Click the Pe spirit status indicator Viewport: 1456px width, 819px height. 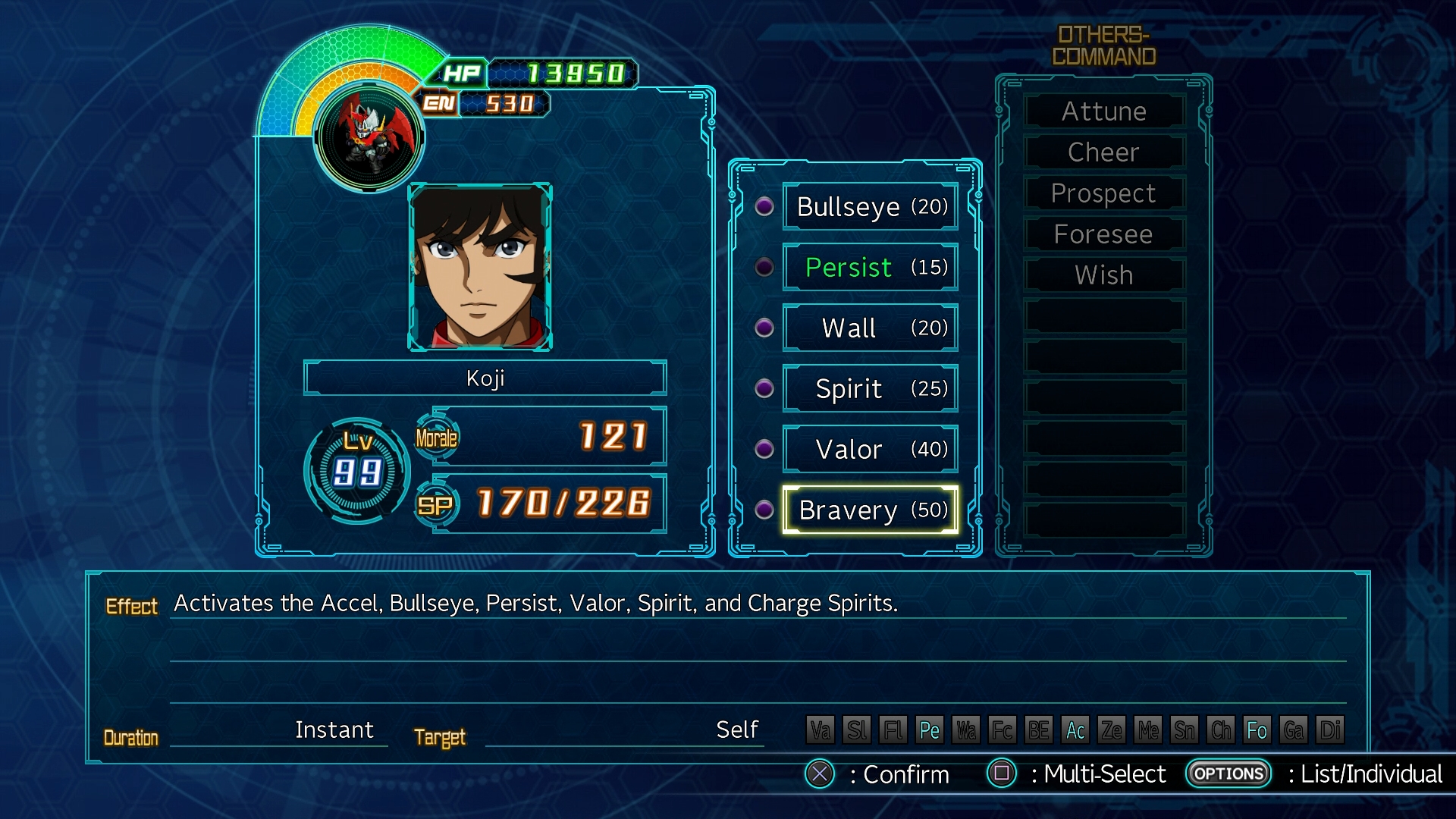pyautogui.click(x=930, y=730)
